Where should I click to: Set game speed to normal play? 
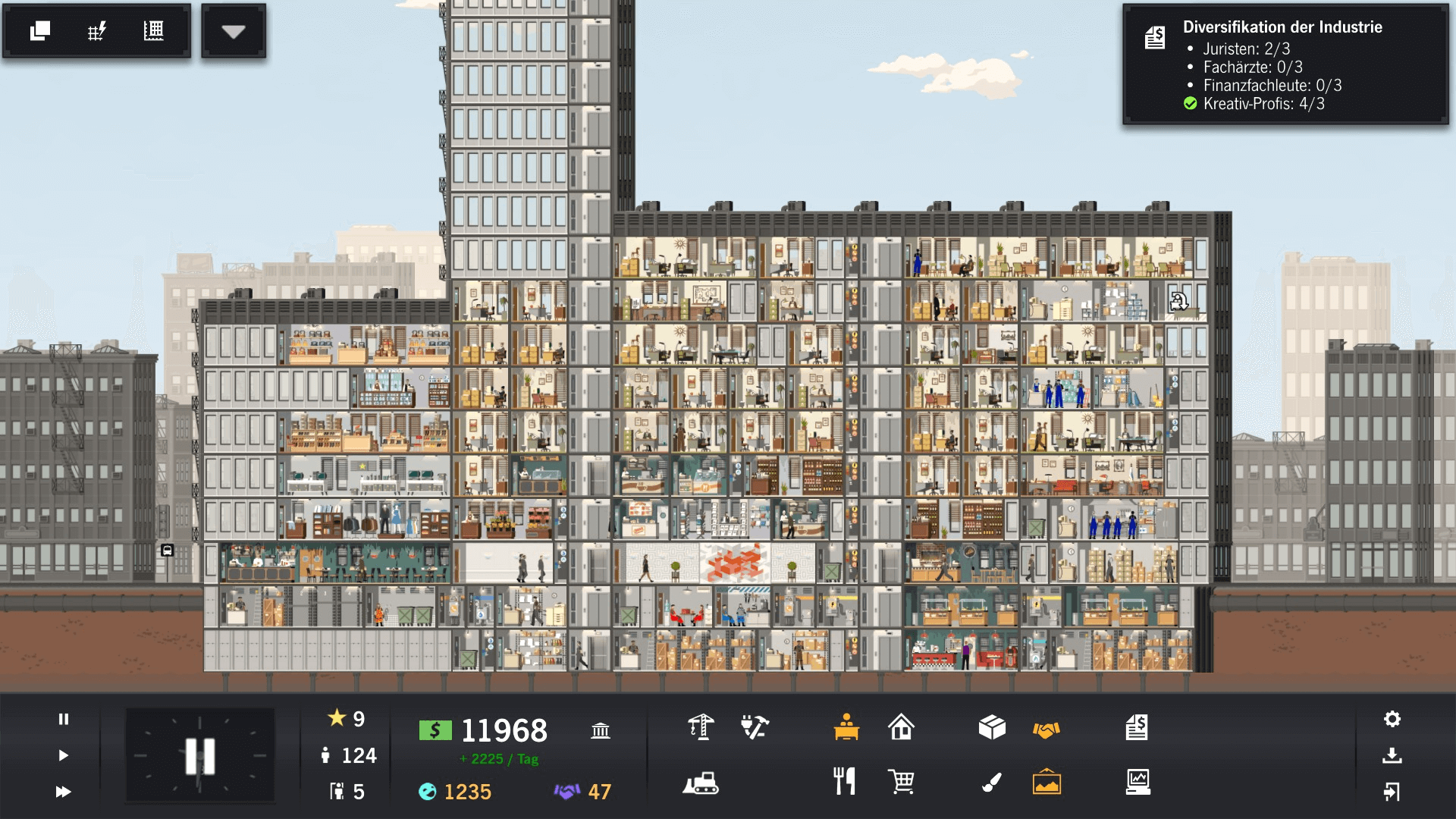tap(64, 755)
